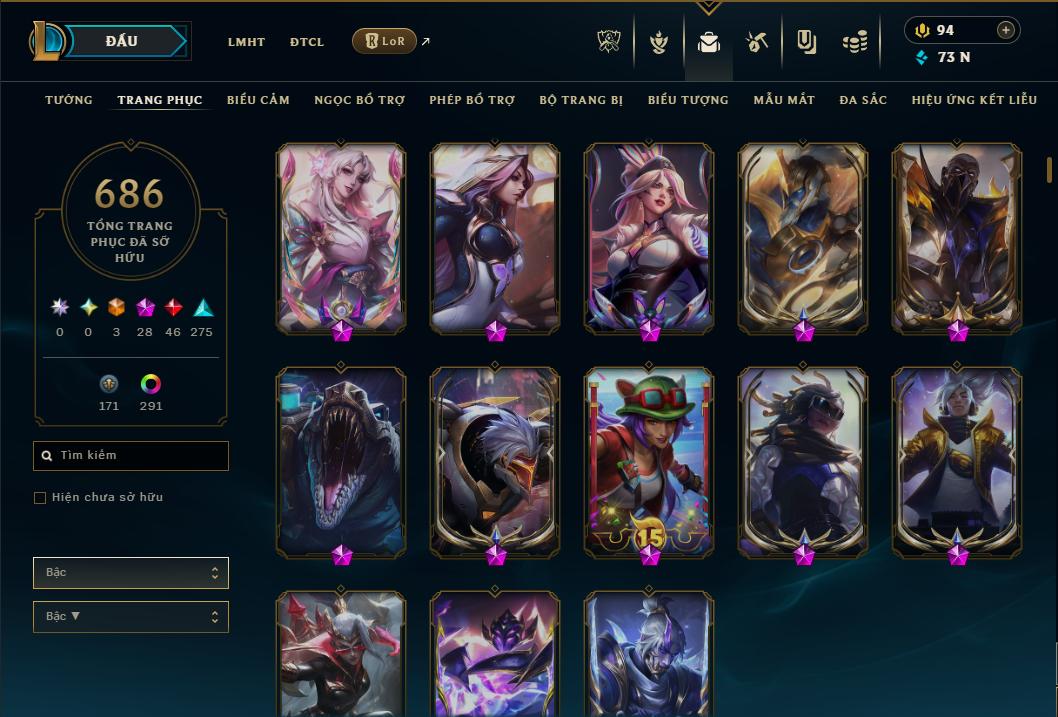Open the BIỂU TƯỢNG tab
The height and width of the screenshot is (717, 1058).
[688, 100]
